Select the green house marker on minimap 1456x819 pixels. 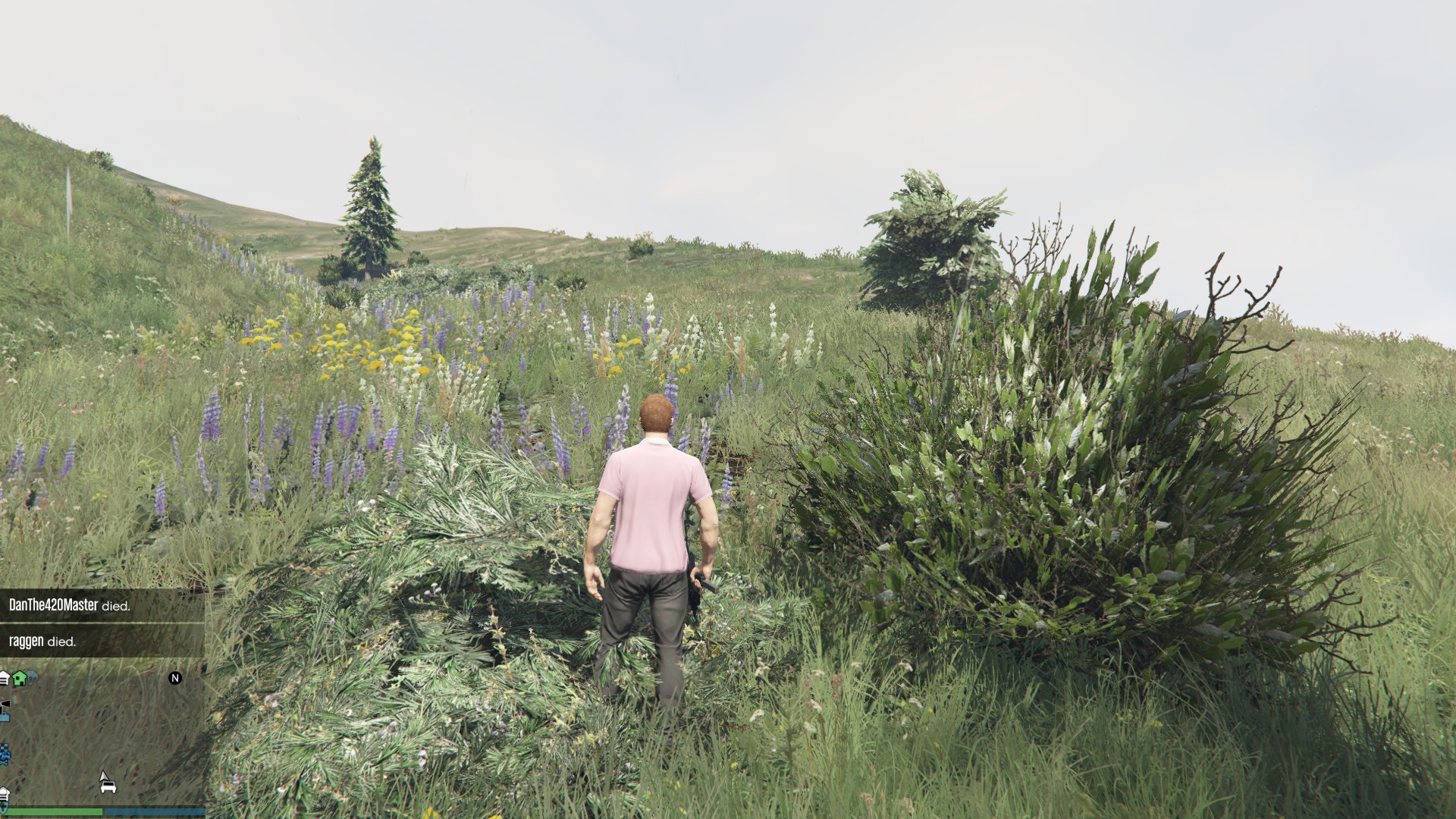(20, 678)
